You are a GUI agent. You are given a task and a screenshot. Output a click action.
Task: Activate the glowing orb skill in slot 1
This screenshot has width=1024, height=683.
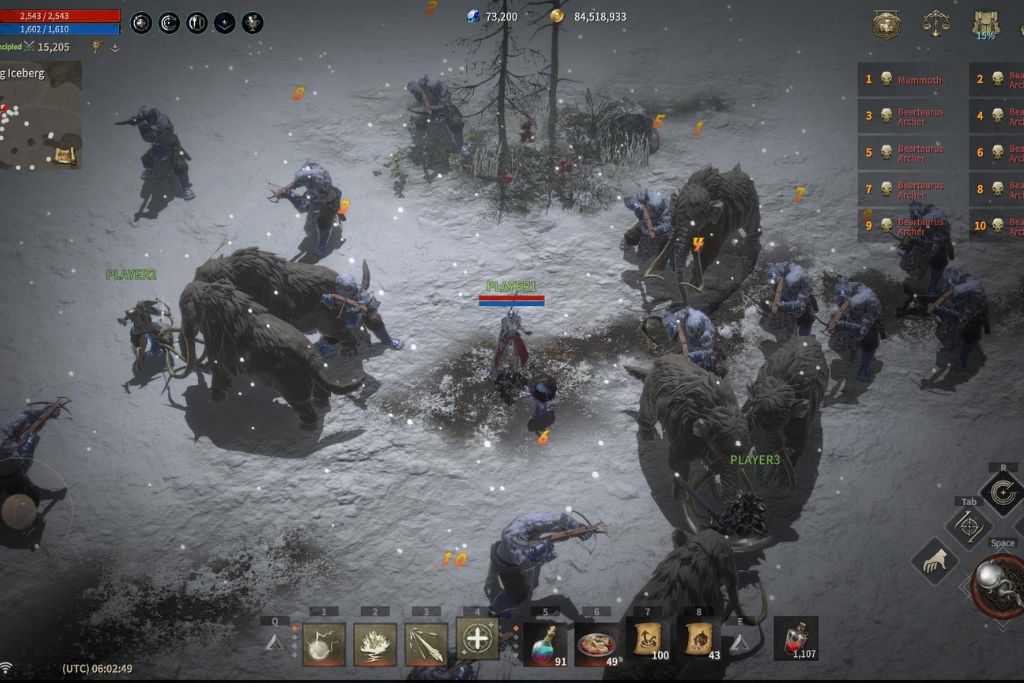click(x=323, y=644)
